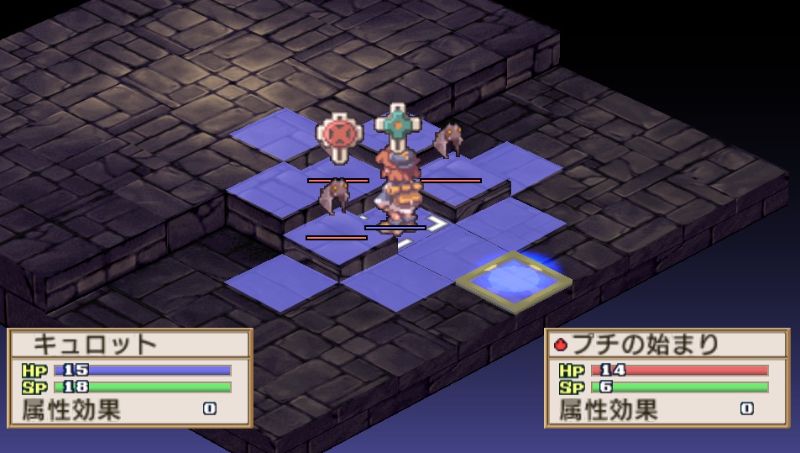Select the red geo symbol on the grid
Viewport: 800px width, 453px height.
point(338,138)
